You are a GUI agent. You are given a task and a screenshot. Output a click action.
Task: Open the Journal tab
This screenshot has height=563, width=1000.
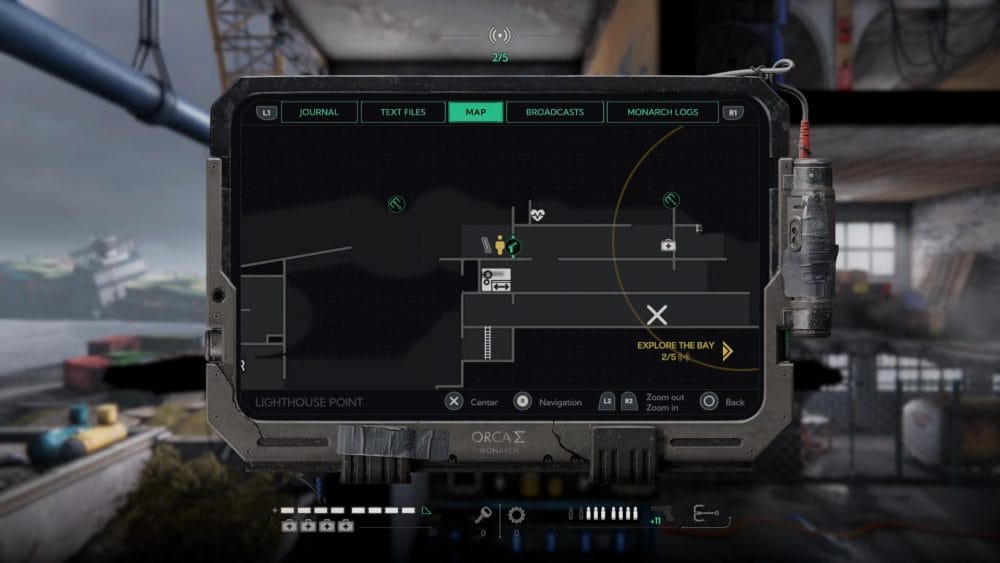pyautogui.click(x=318, y=112)
